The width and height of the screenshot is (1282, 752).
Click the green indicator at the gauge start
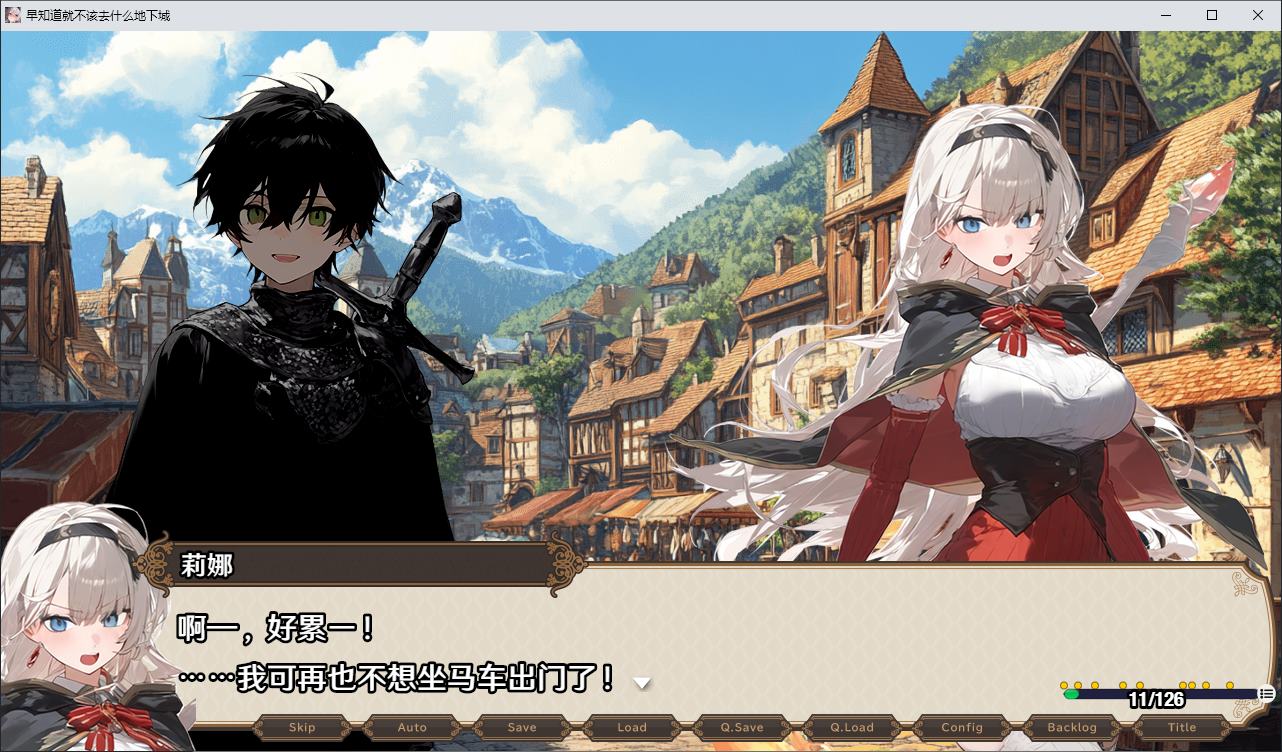tap(1072, 693)
